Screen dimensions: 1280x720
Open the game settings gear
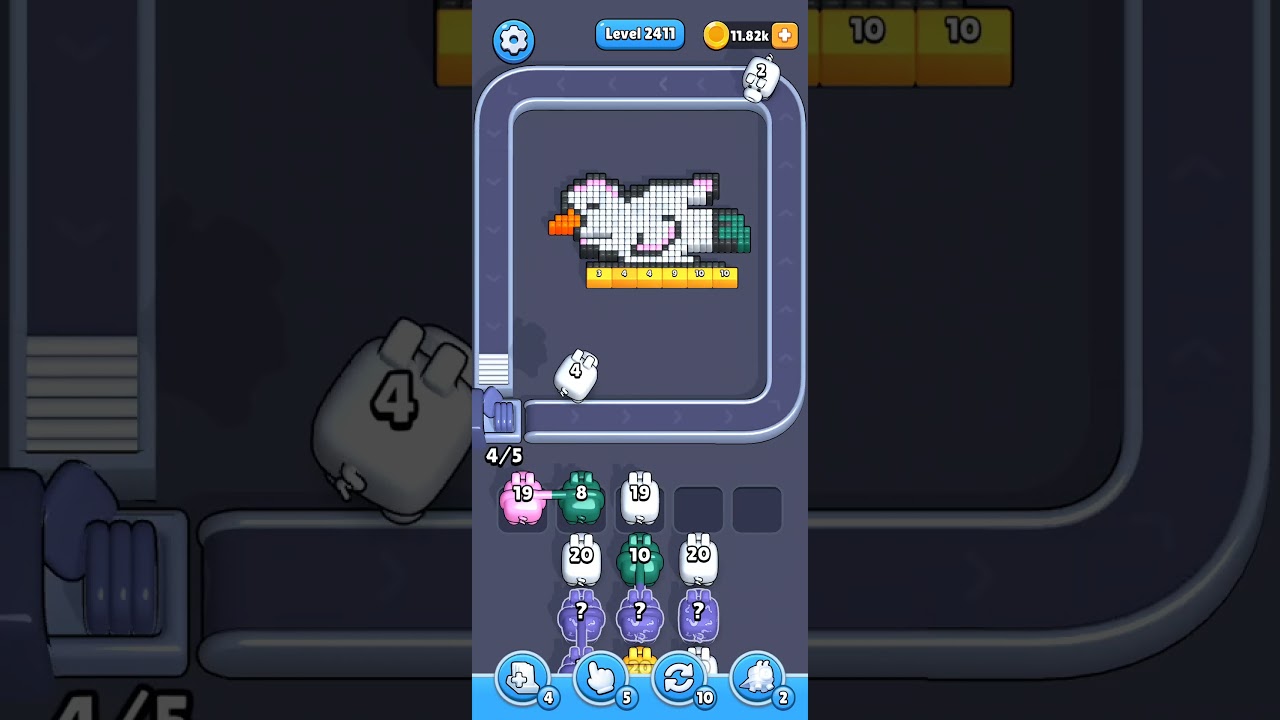[x=514, y=41]
